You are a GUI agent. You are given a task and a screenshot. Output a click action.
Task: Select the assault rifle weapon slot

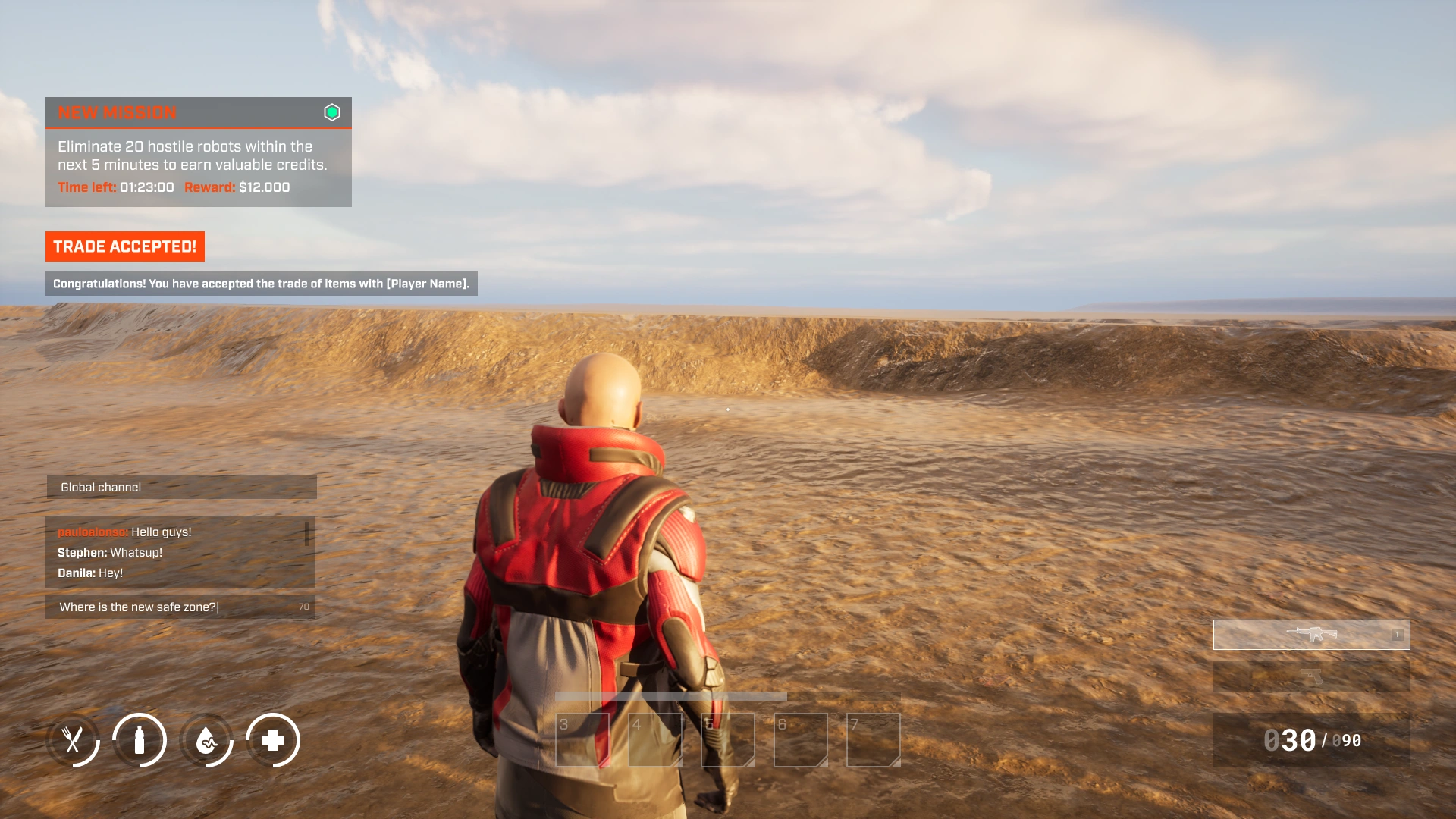pos(1311,635)
